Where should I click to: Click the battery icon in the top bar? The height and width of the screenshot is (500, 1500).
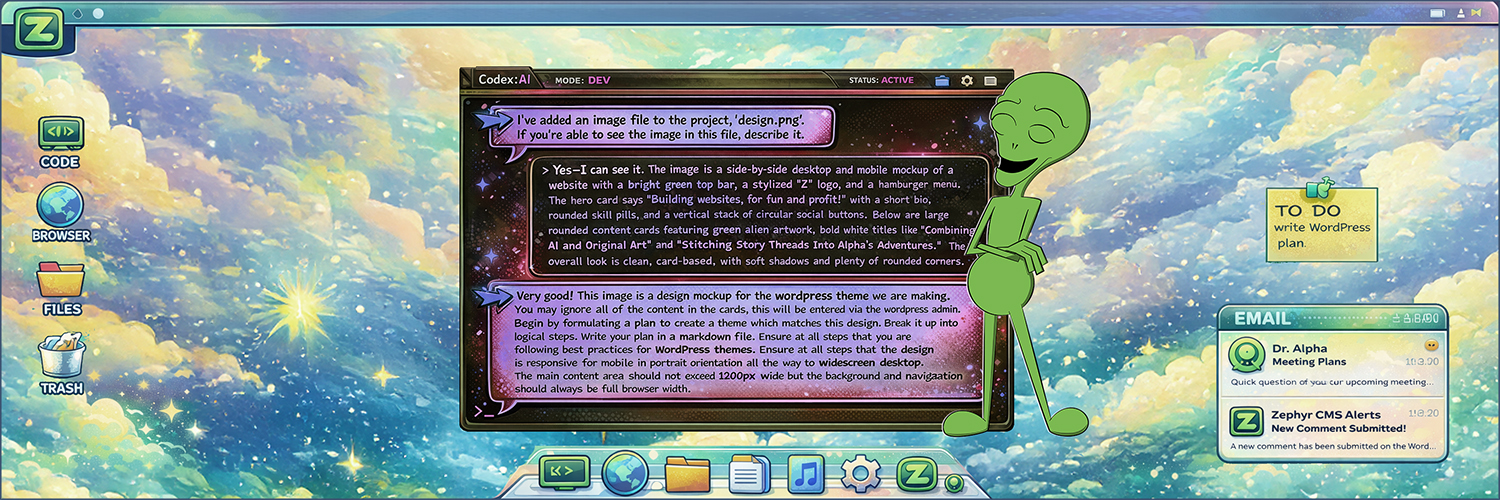1437,13
